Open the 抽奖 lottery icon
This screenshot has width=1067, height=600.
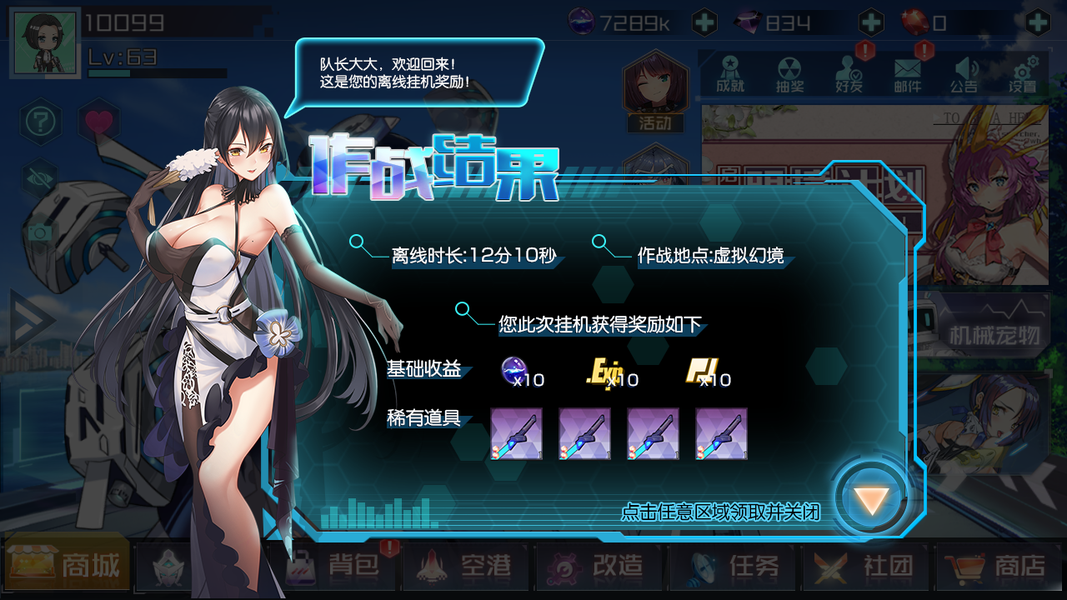[x=789, y=73]
